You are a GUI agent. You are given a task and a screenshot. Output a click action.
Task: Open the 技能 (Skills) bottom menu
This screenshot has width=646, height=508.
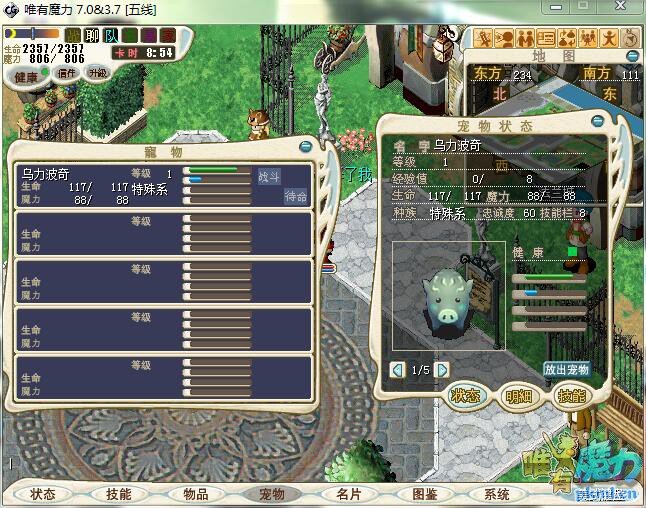click(x=119, y=494)
